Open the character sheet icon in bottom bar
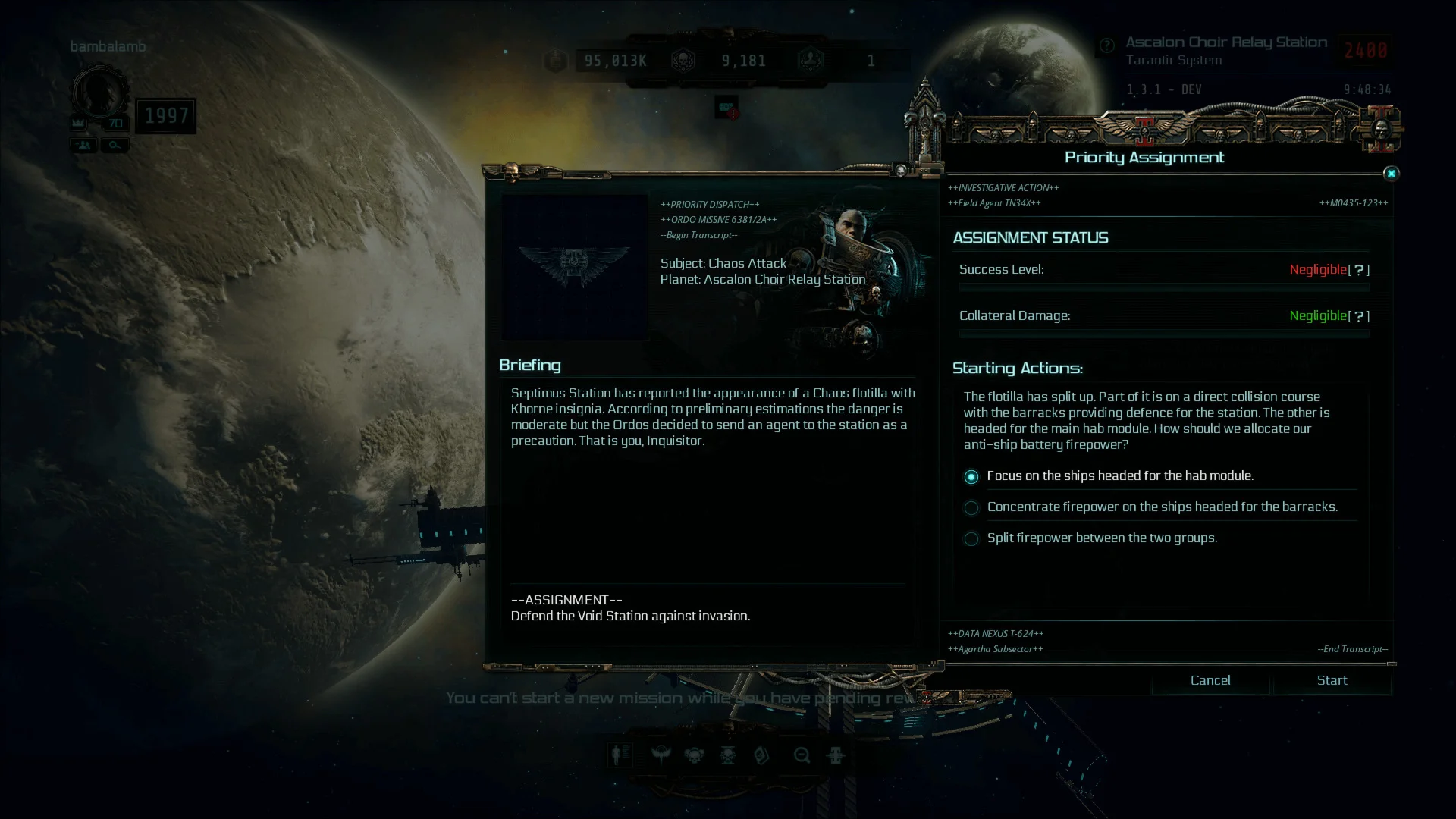 pyautogui.click(x=620, y=755)
